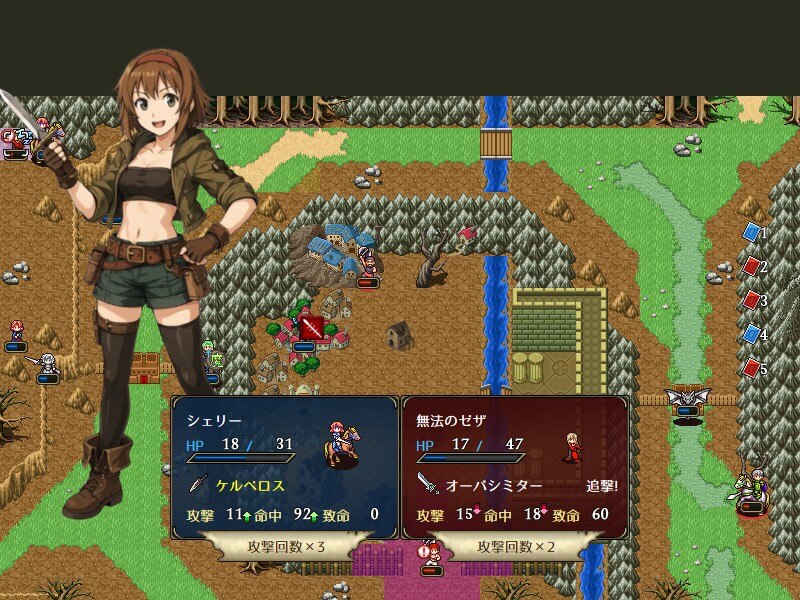Choose the ケルベロス weapon entry
The width and height of the screenshot is (800, 600).
pyautogui.click(x=250, y=486)
